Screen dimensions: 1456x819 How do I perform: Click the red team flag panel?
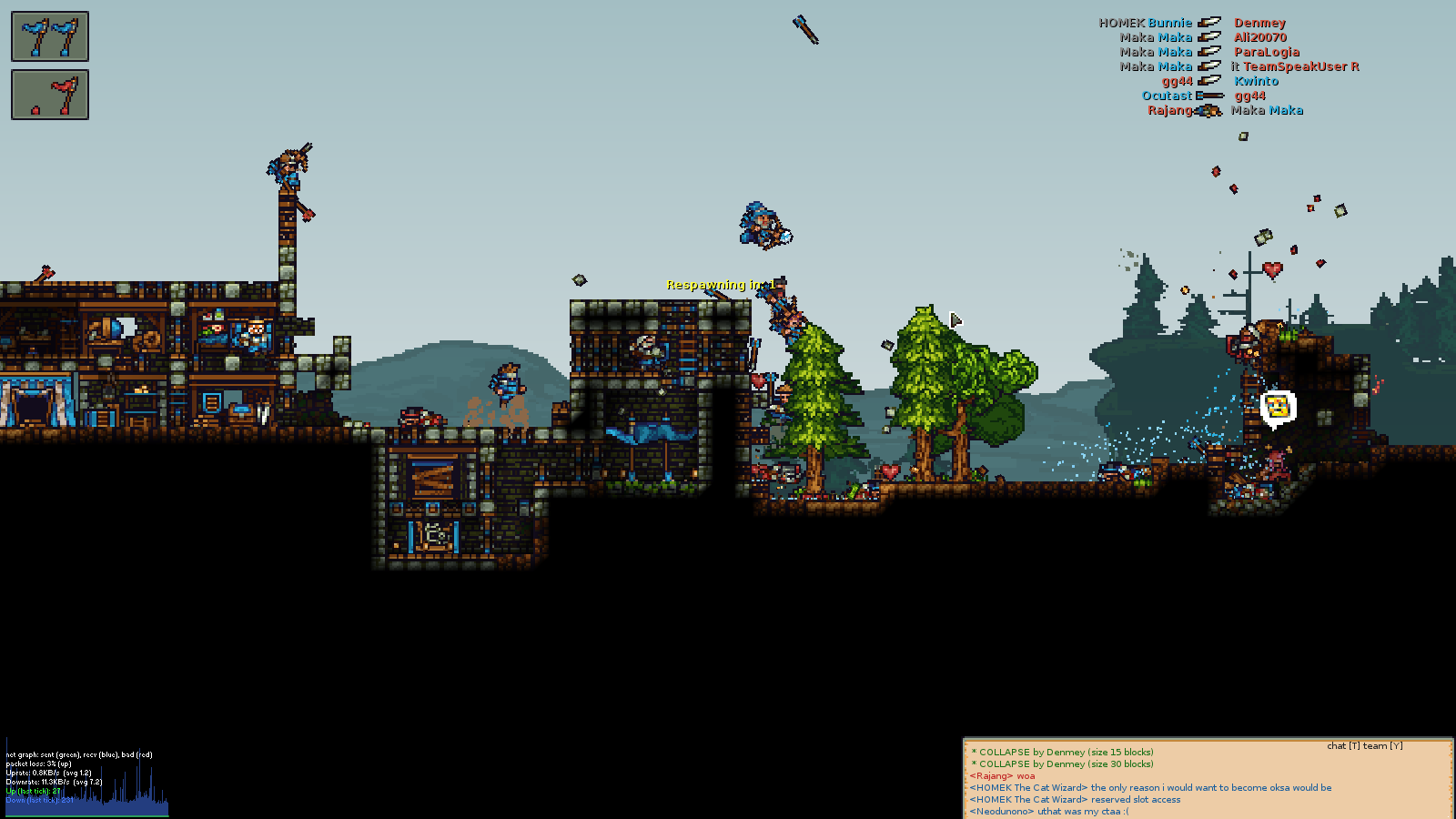[x=50, y=95]
